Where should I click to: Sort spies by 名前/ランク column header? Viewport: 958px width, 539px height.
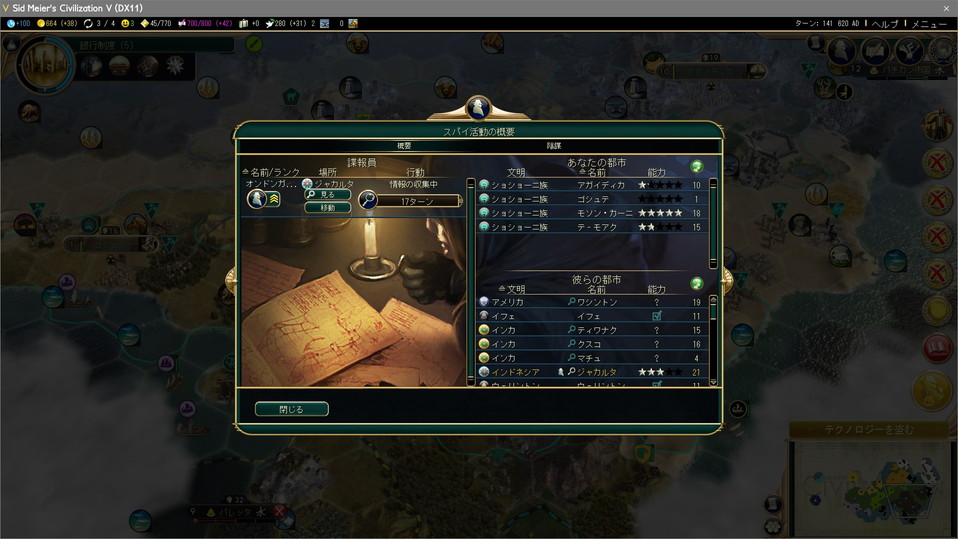(x=270, y=172)
